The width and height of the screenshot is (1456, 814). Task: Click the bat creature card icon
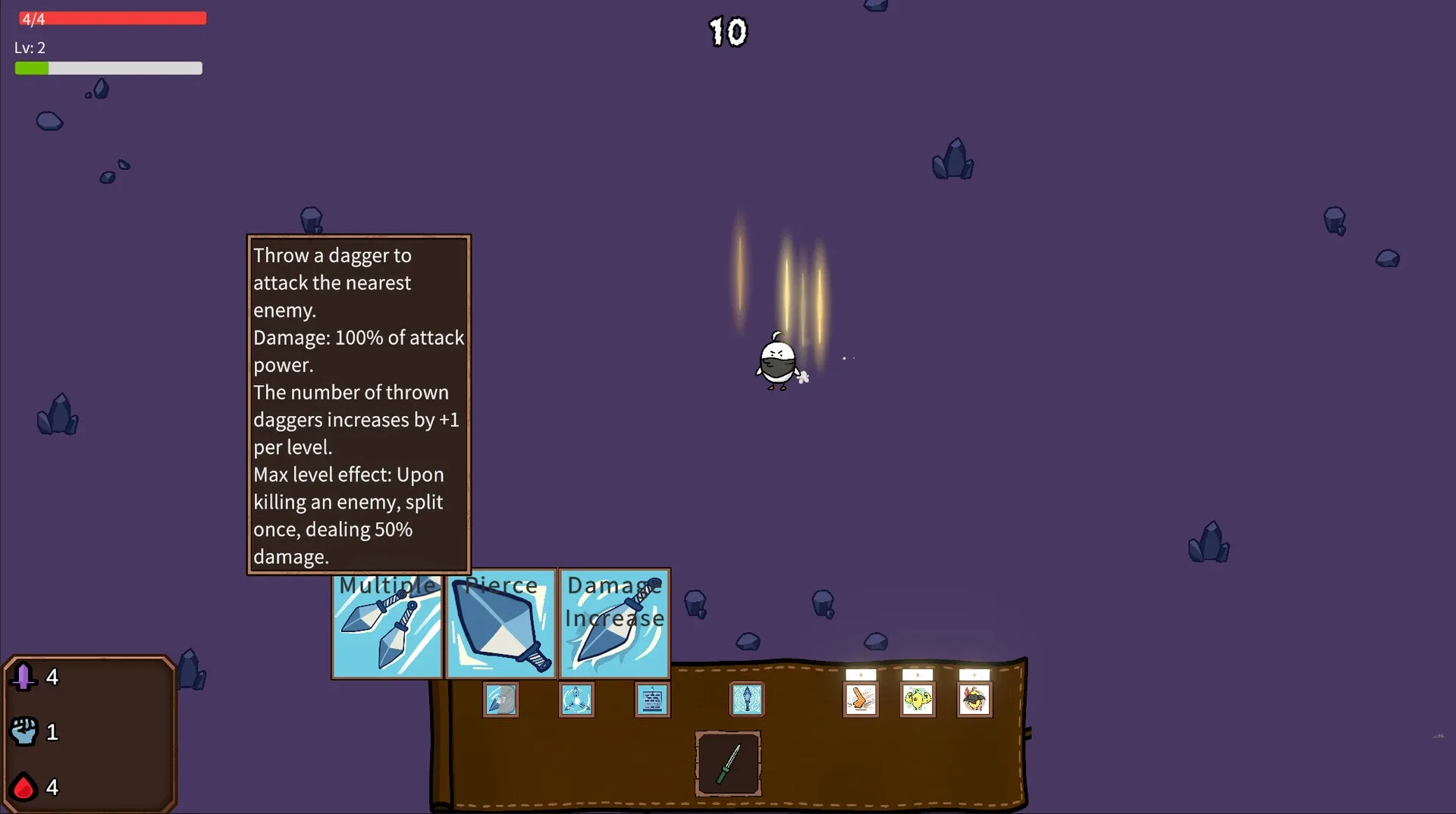click(974, 700)
